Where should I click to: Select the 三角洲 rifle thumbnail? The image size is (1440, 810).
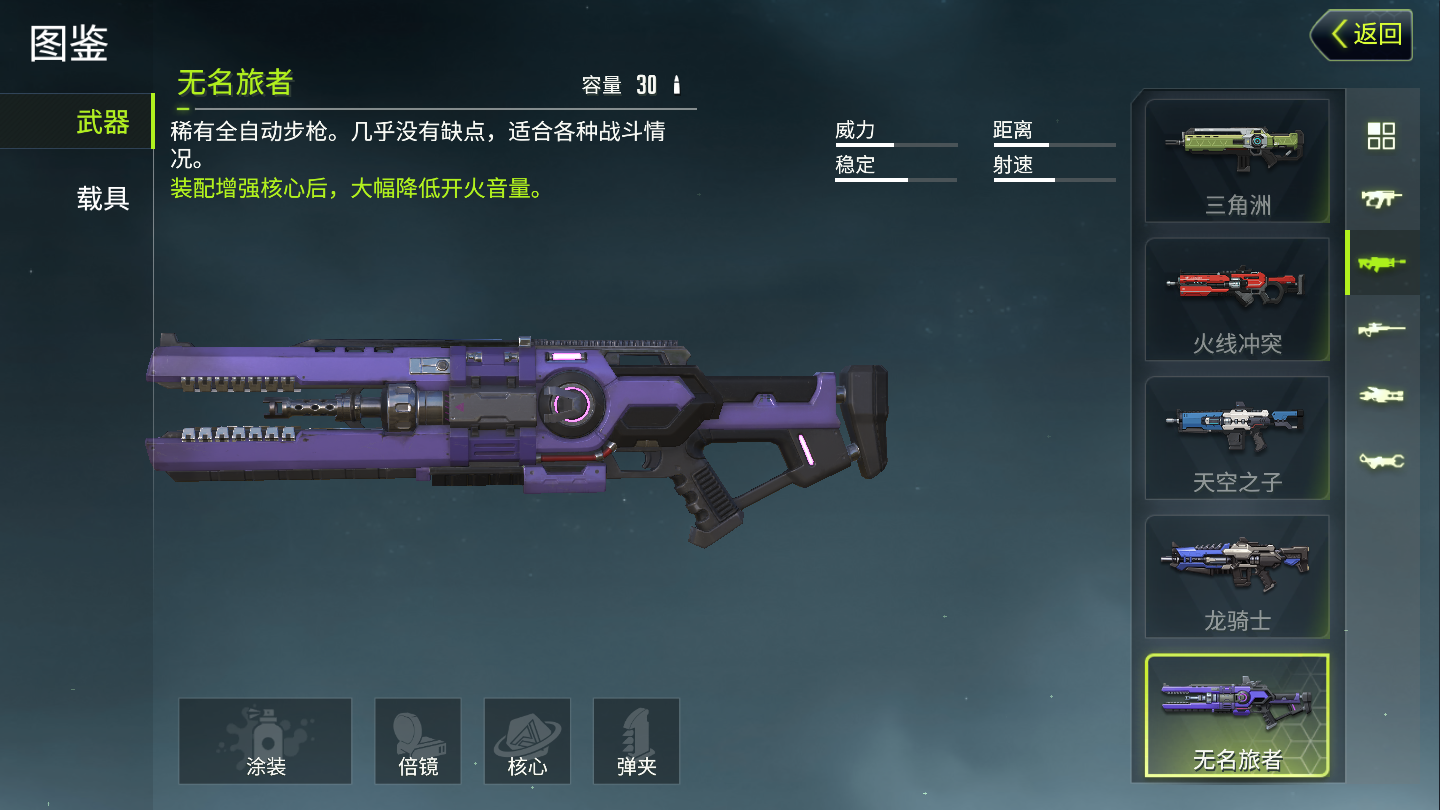tap(1237, 161)
